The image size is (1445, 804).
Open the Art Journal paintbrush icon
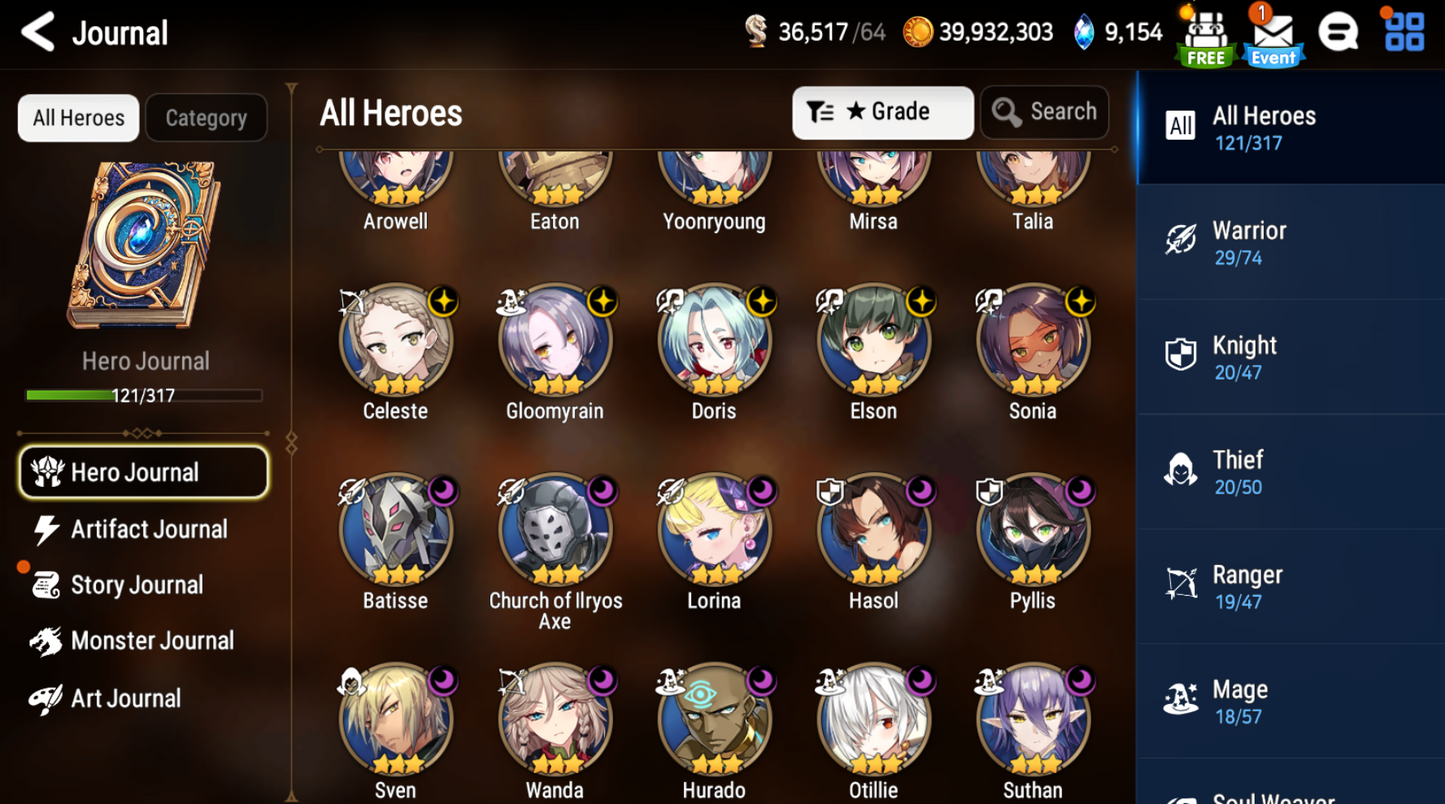tap(44, 698)
